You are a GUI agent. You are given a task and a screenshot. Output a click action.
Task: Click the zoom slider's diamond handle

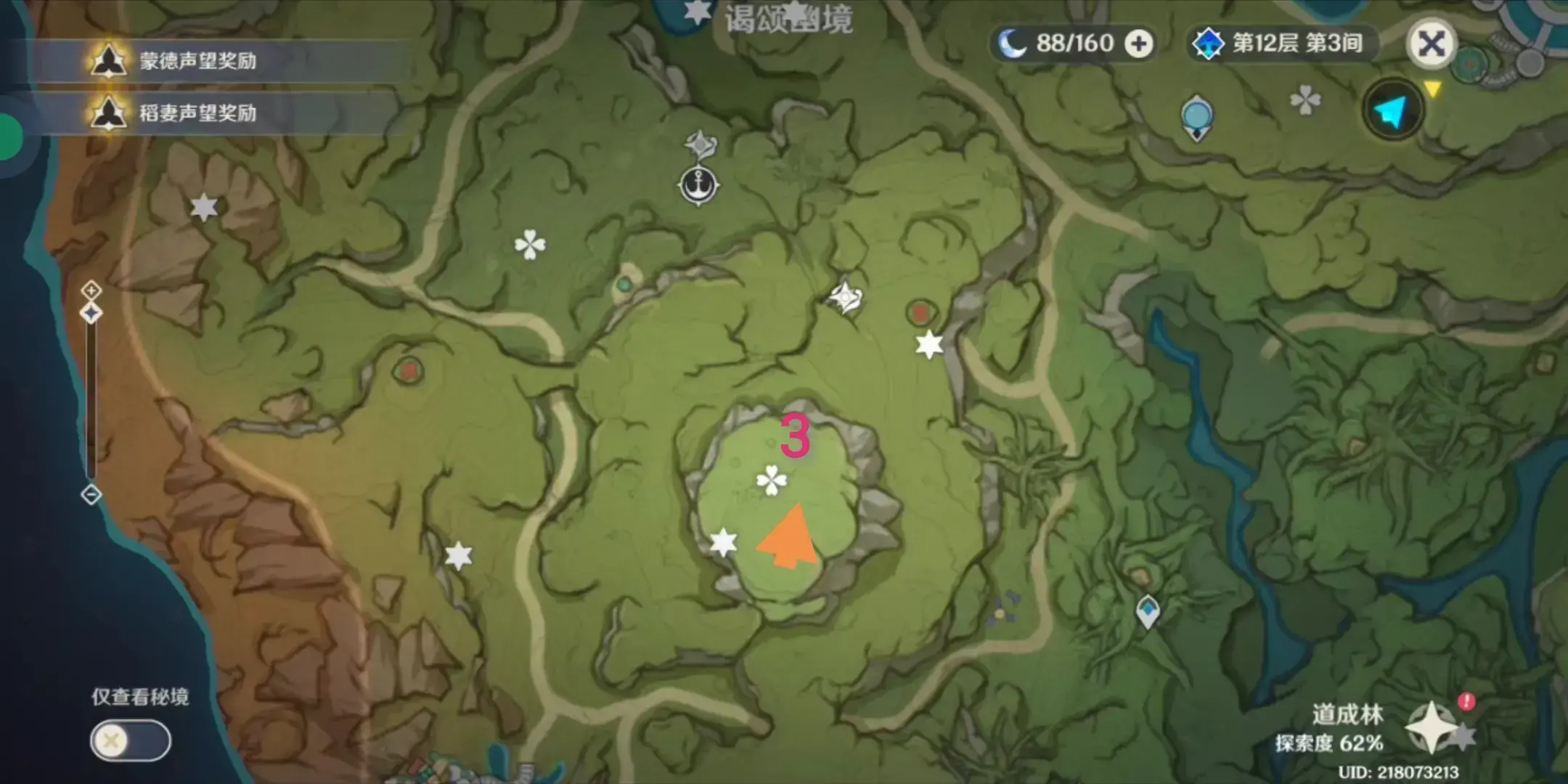click(x=91, y=314)
